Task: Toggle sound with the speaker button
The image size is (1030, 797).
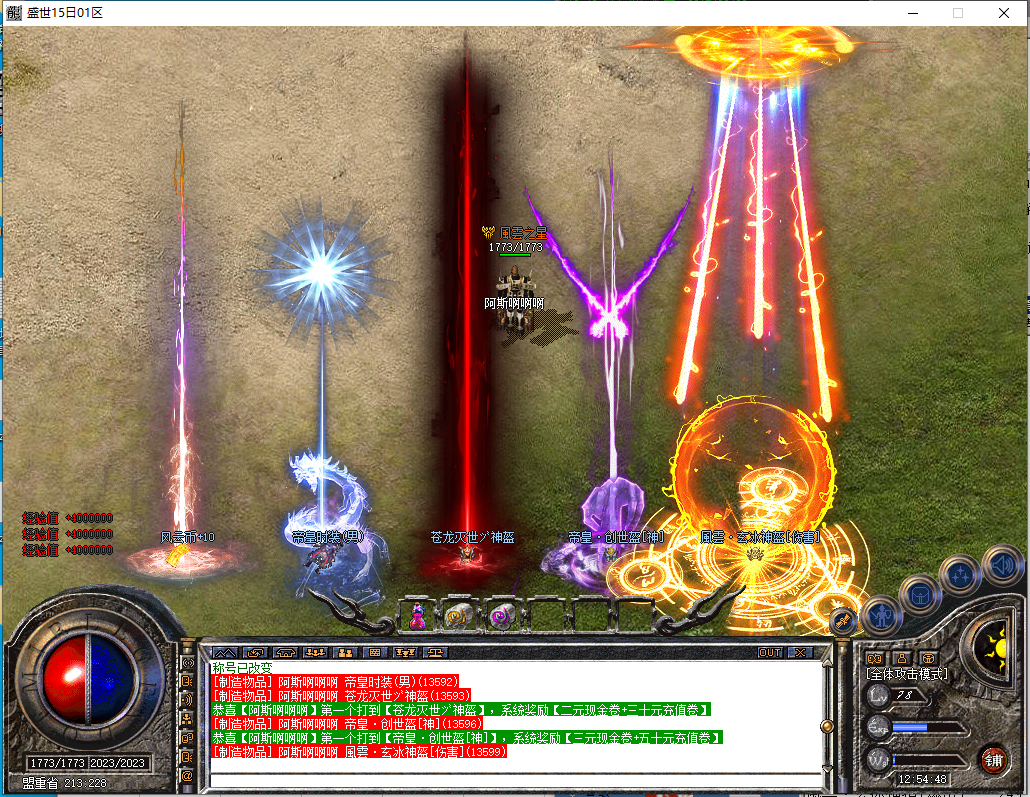Action: (1001, 565)
